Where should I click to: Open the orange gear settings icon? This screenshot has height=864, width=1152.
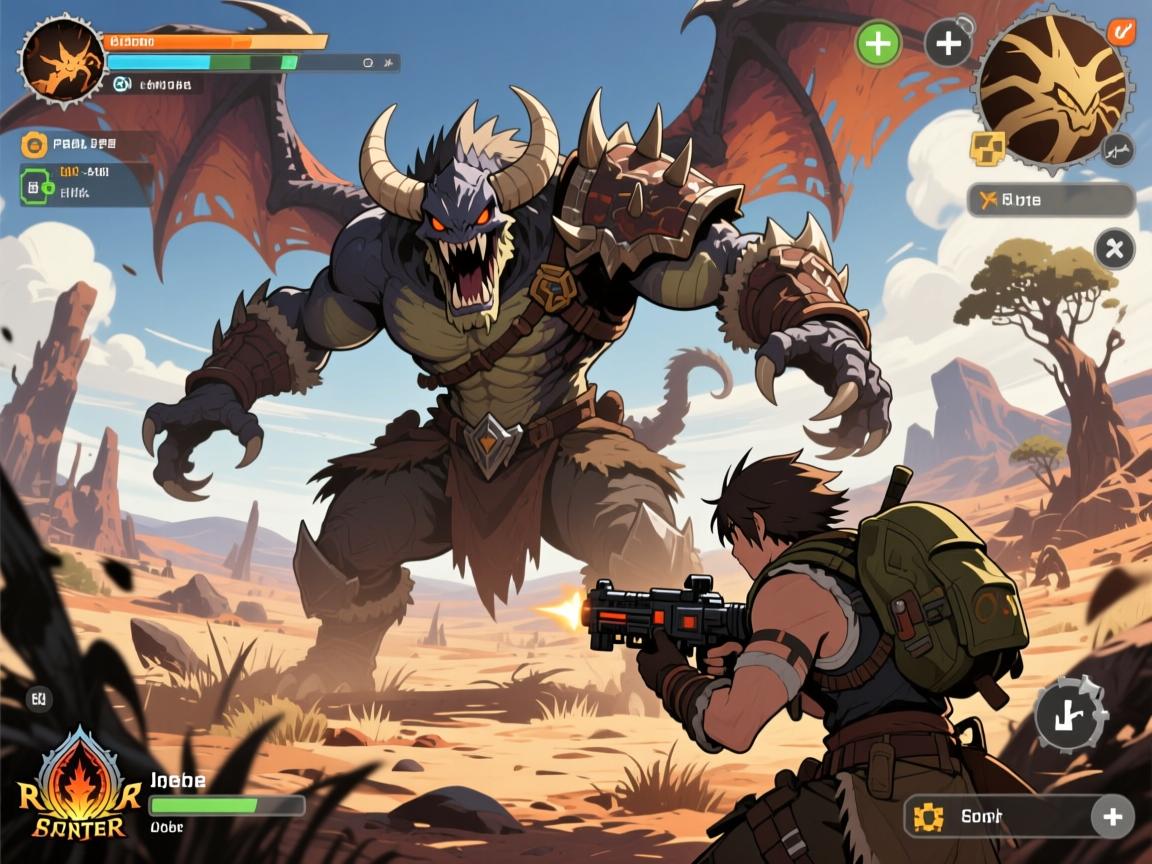tap(928, 817)
